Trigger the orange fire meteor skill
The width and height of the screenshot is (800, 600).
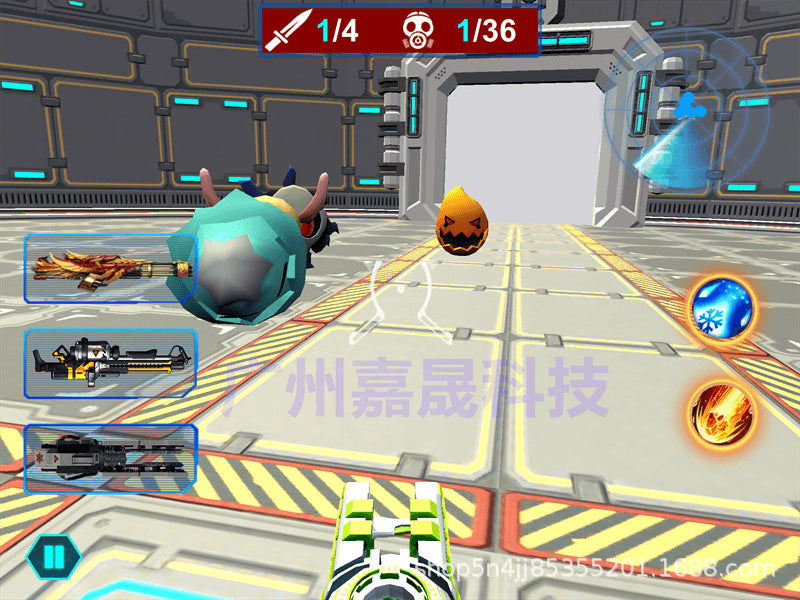pos(722,412)
